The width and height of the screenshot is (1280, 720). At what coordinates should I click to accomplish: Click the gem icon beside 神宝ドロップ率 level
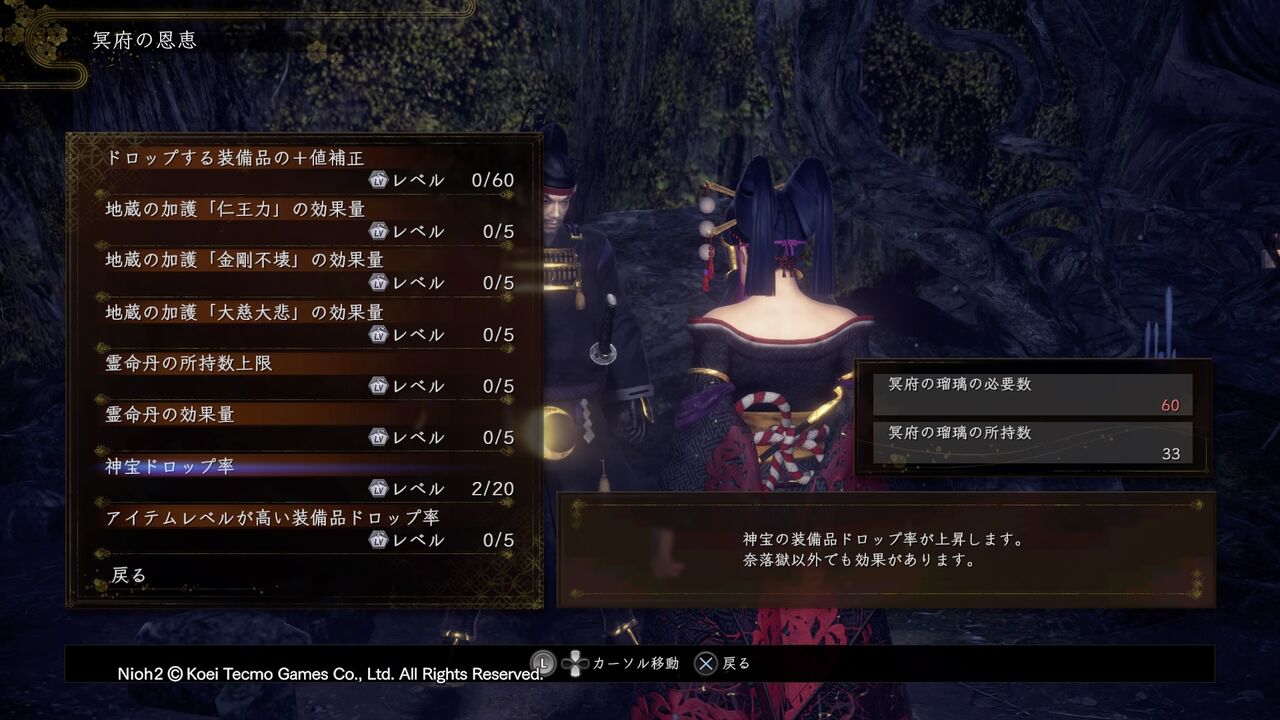[378, 488]
